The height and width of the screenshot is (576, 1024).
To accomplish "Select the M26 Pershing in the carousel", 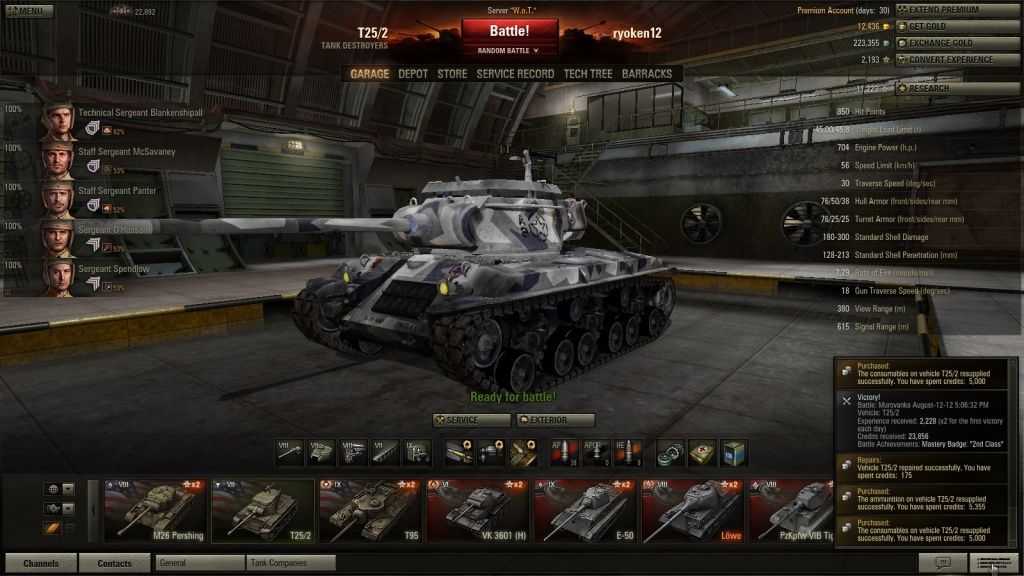I will pos(157,509).
